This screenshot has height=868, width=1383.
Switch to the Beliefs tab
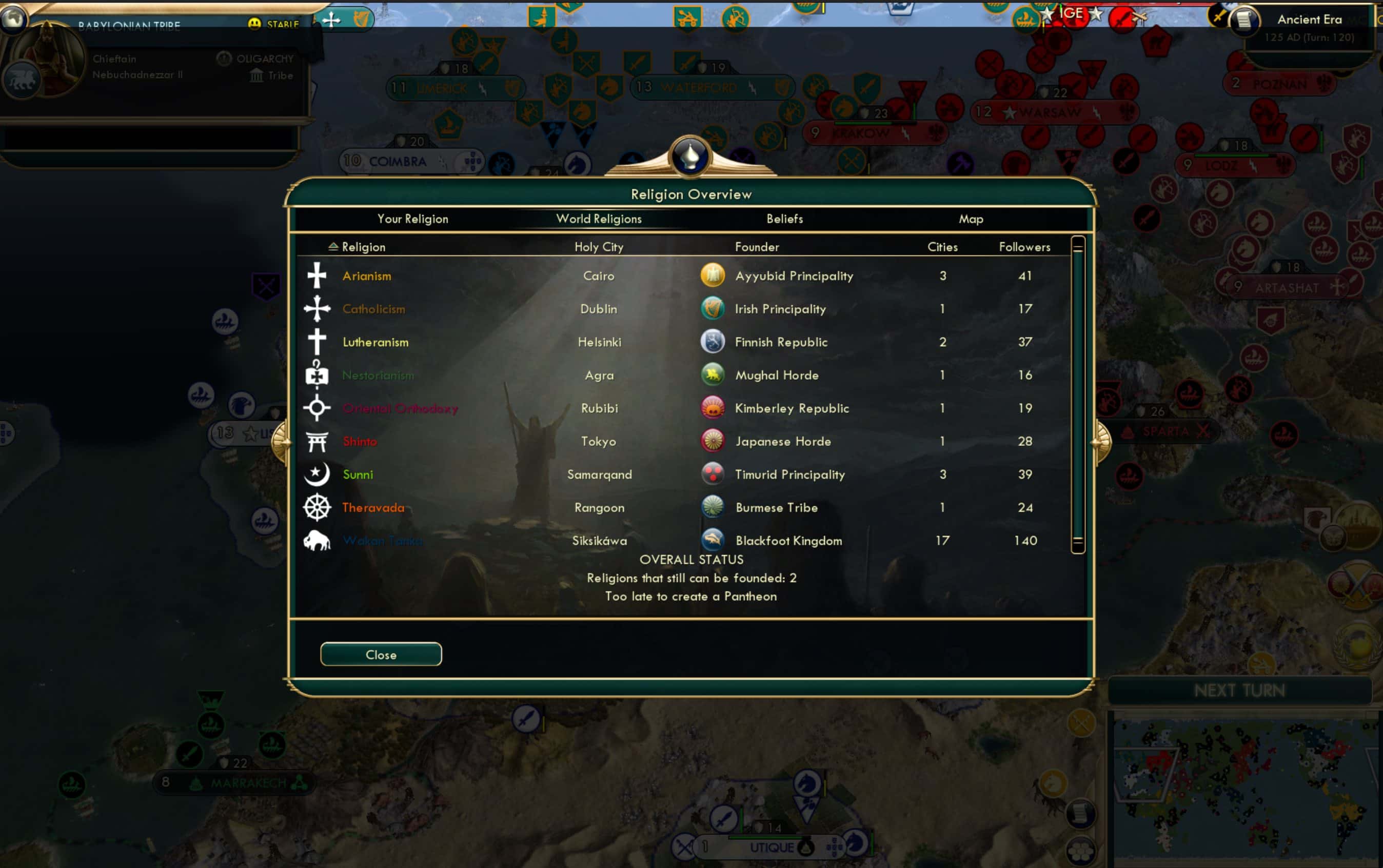784,219
